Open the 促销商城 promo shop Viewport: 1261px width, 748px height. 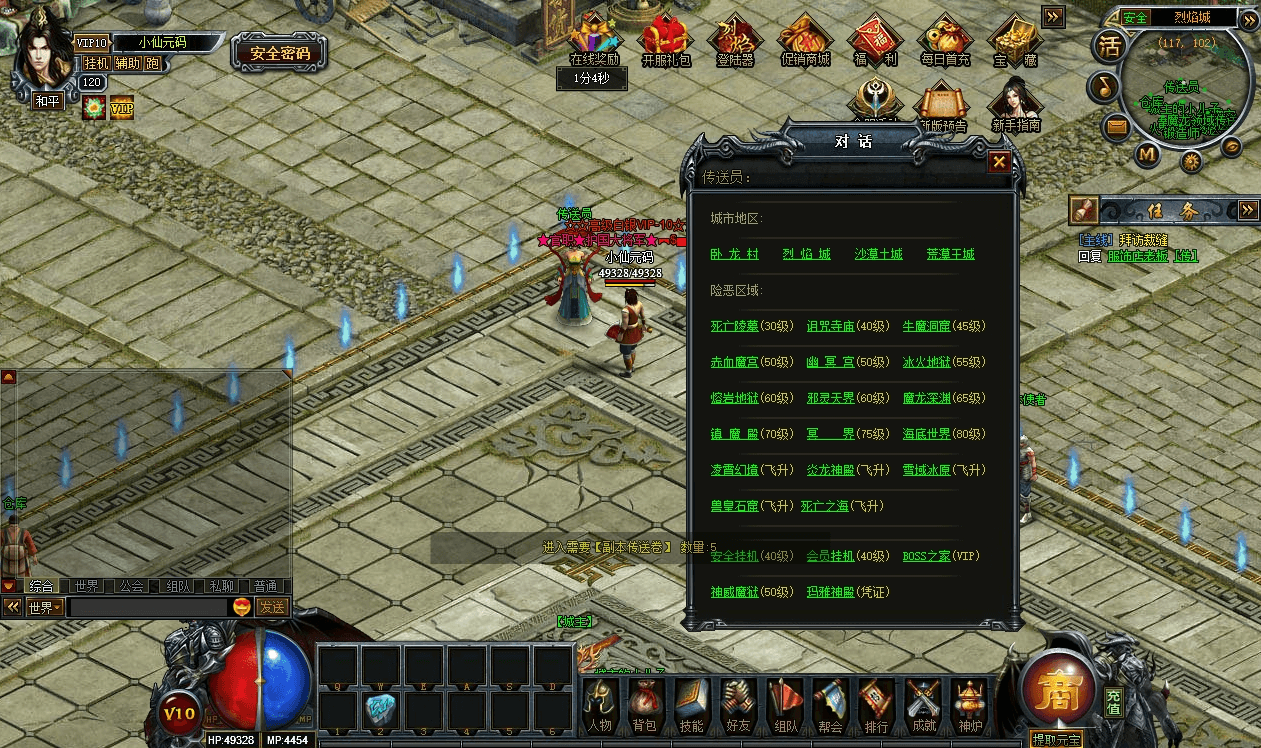[x=805, y=41]
